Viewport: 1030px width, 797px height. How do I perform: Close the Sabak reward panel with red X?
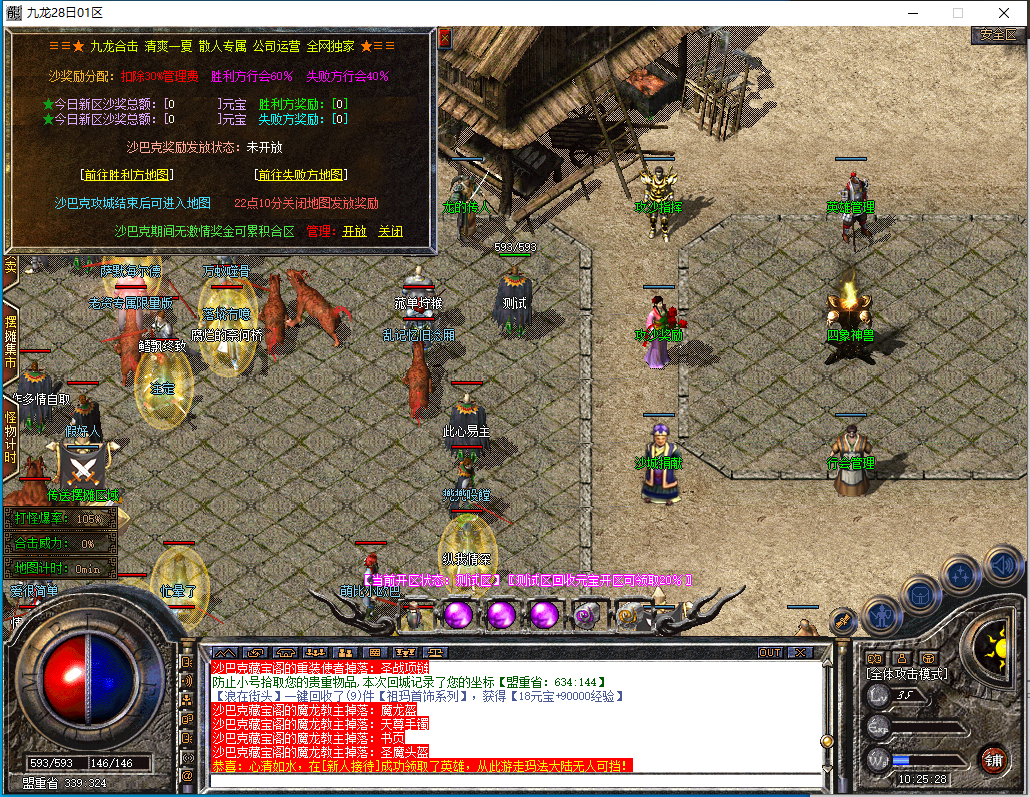click(x=445, y=38)
